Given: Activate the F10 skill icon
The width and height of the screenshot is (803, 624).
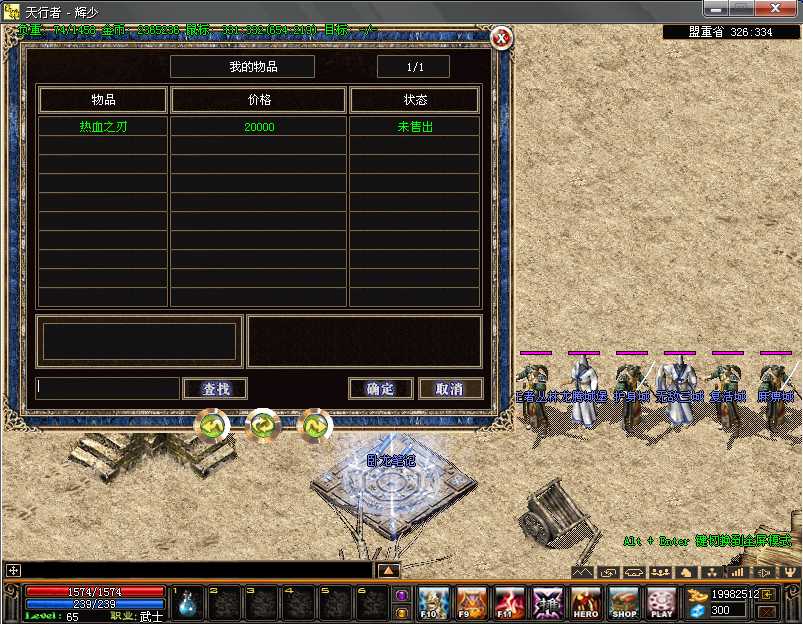Looking at the screenshot, I should coord(432,603).
